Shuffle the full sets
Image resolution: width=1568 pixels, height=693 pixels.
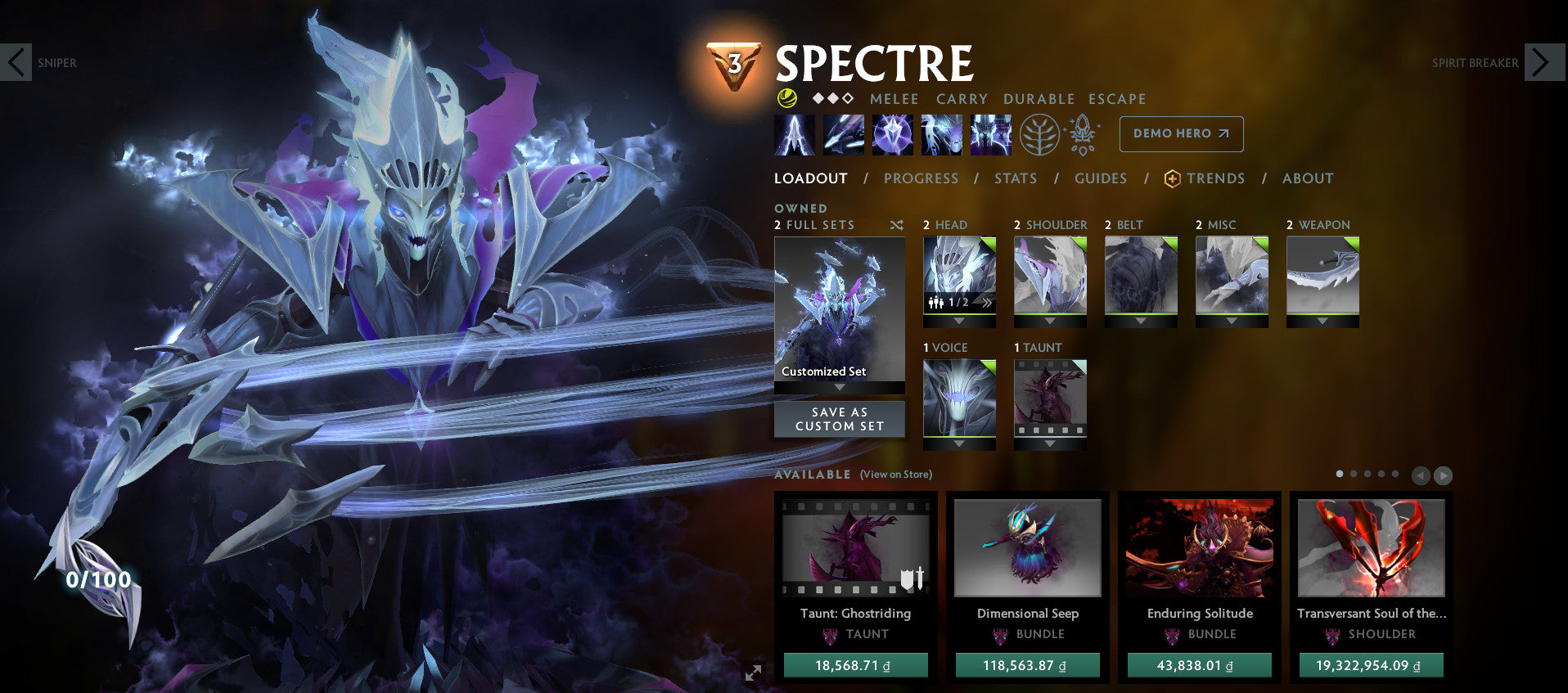click(897, 225)
